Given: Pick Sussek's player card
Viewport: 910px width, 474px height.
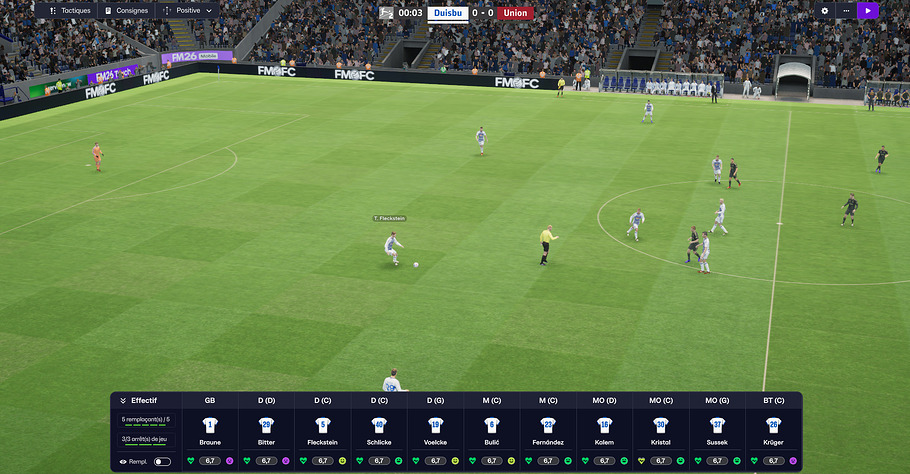Looking at the screenshot, I should (717, 430).
